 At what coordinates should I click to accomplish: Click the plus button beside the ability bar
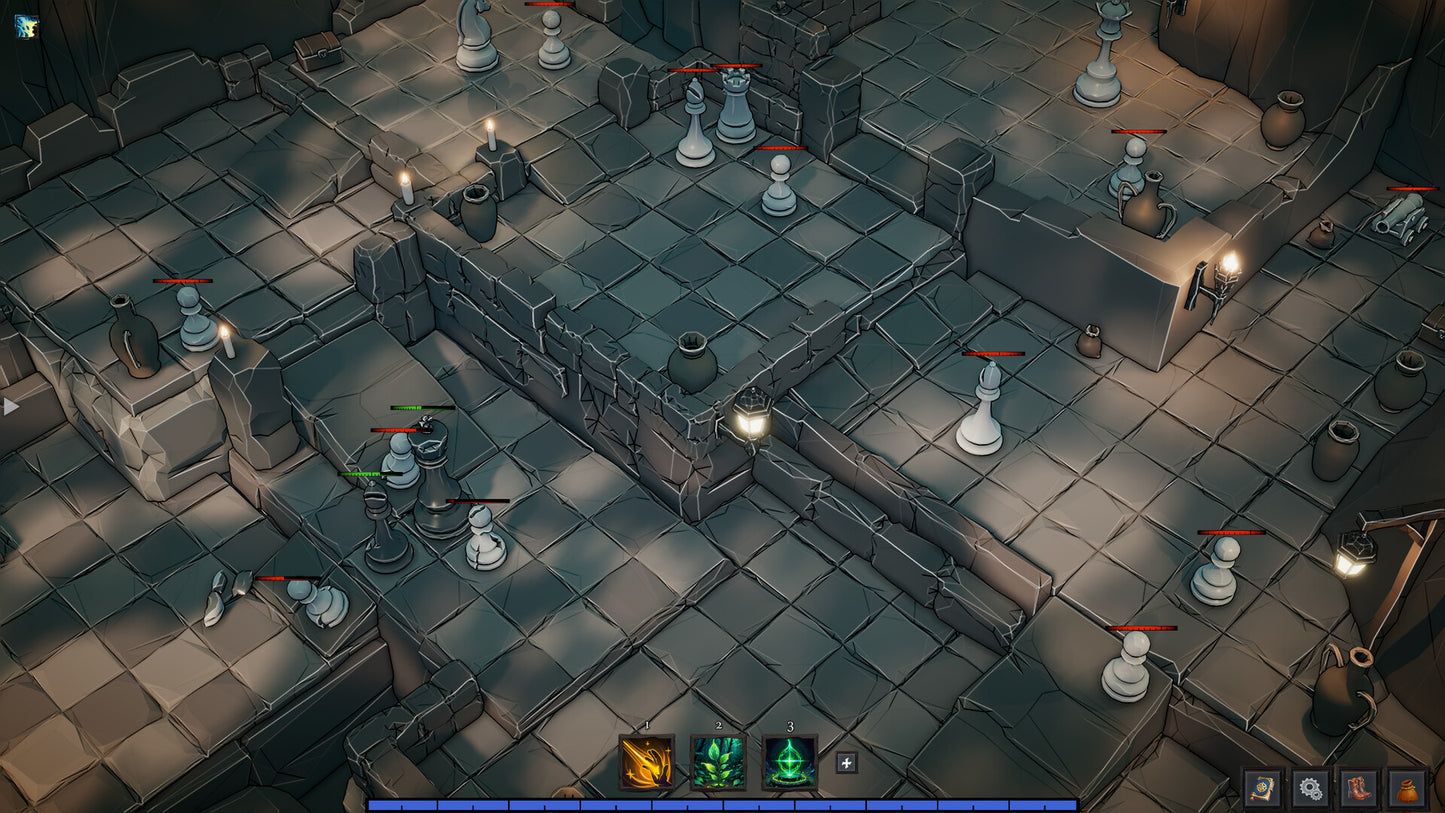click(x=846, y=763)
